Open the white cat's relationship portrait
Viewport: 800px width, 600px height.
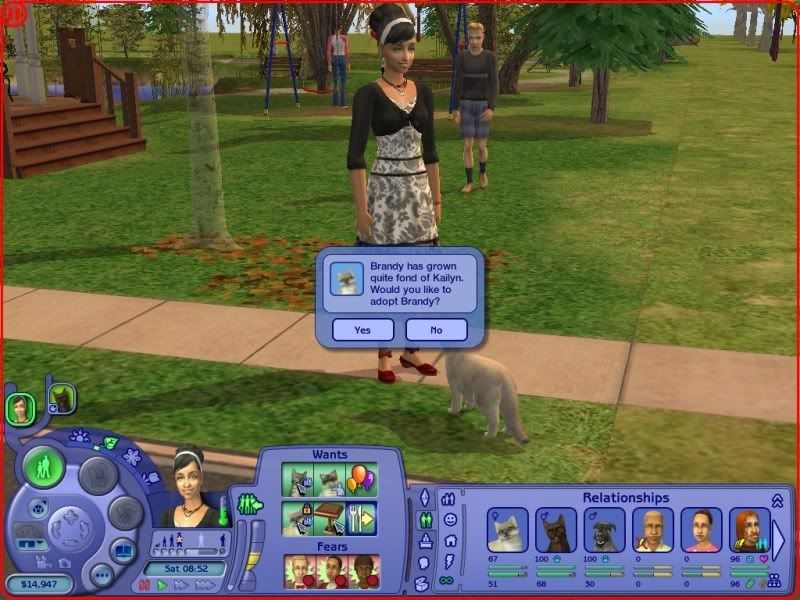click(x=507, y=529)
